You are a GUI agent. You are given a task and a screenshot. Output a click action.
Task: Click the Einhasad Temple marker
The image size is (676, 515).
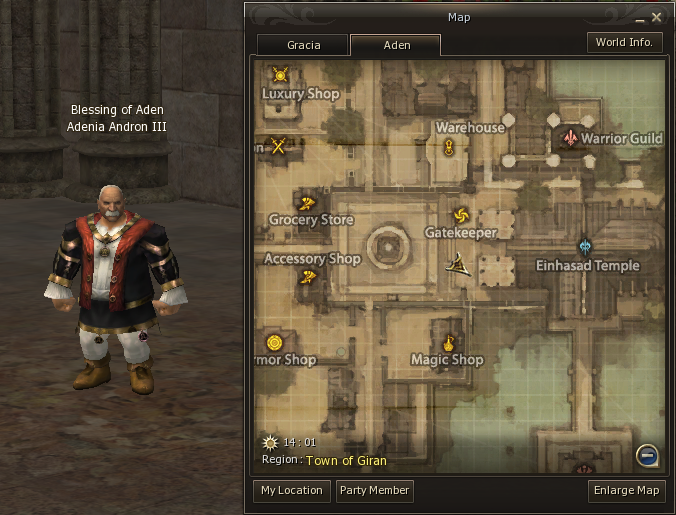[x=585, y=247]
